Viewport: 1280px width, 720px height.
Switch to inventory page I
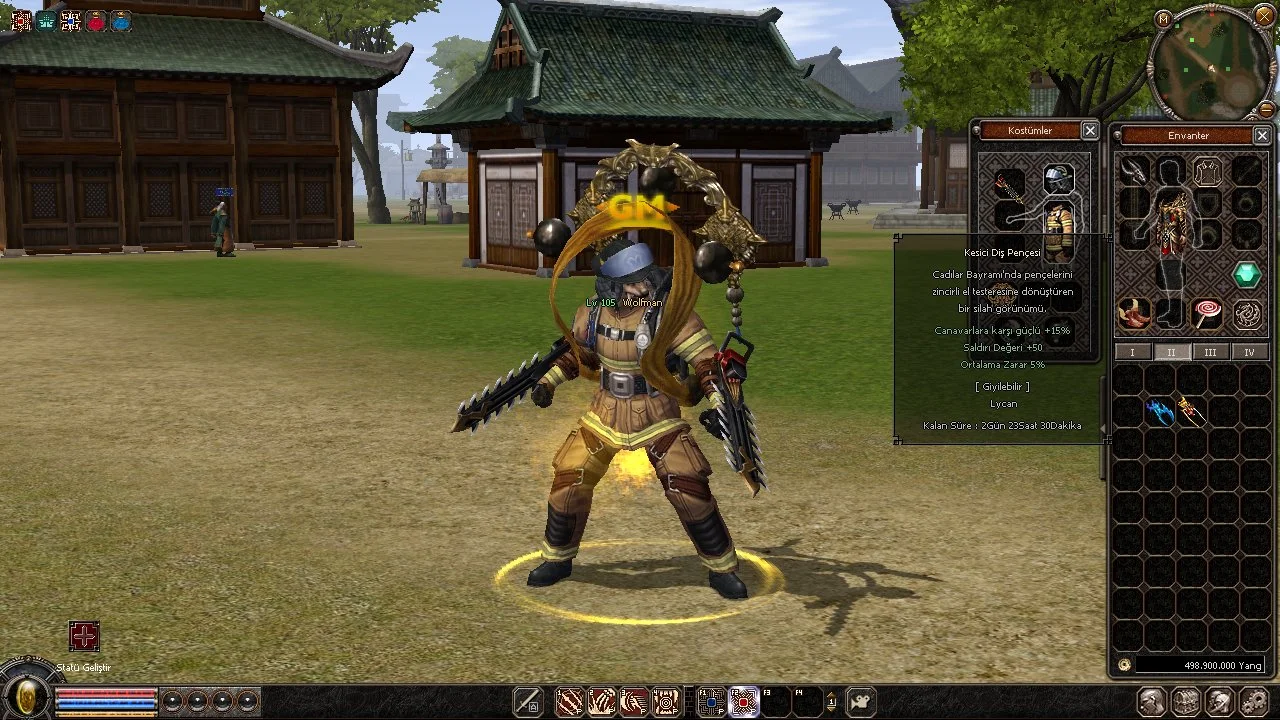(1132, 352)
